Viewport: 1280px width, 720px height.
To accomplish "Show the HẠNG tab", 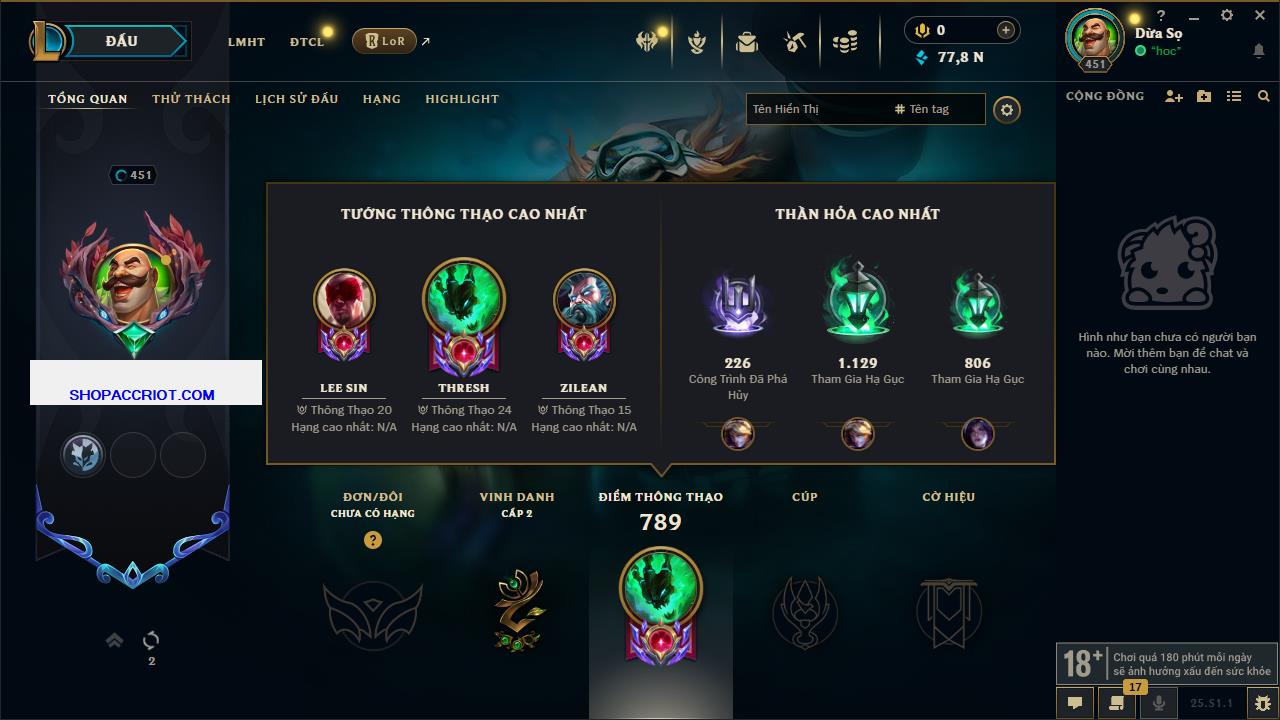I will coord(381,99).
